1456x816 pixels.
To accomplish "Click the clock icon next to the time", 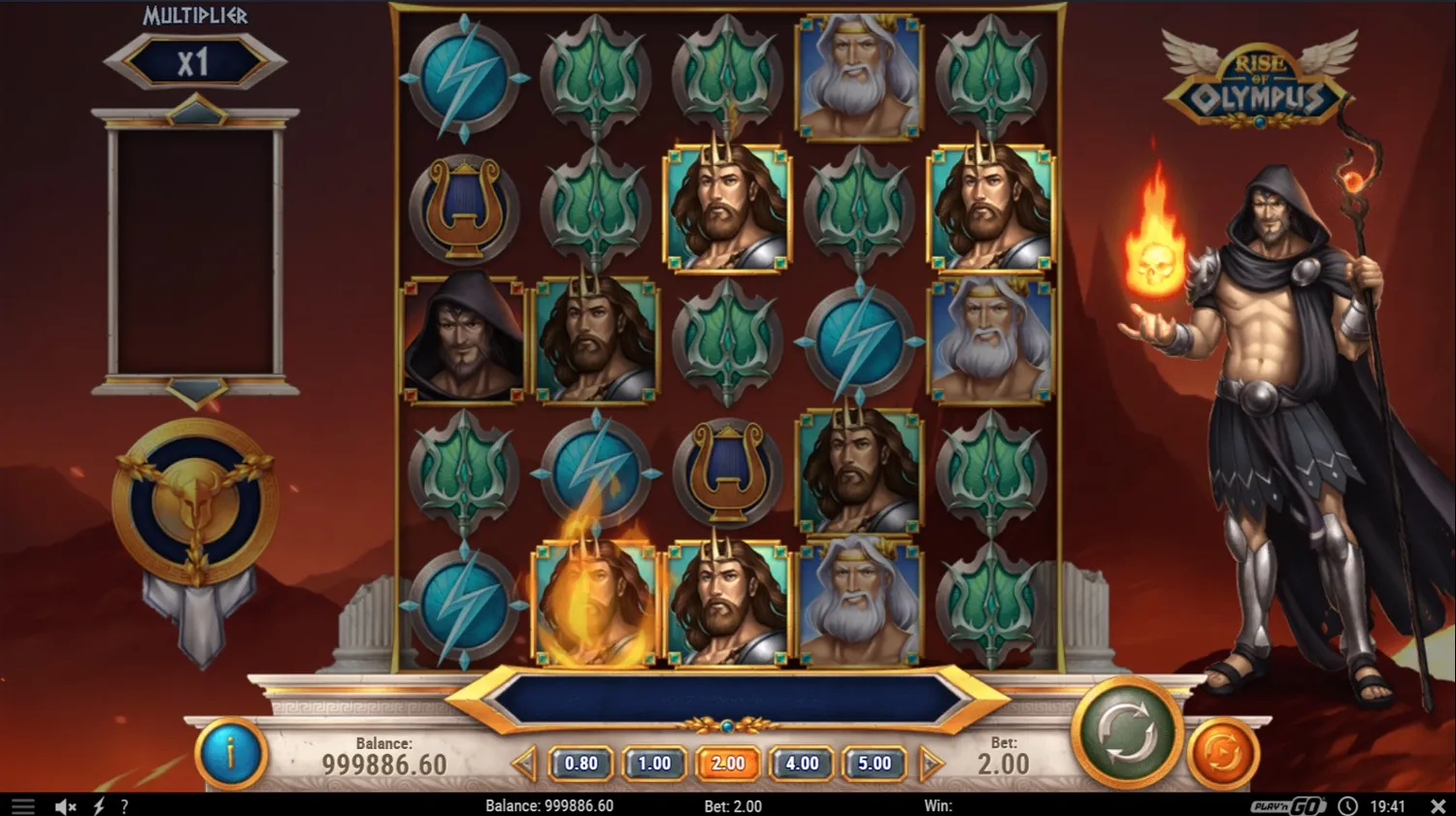I will click(x=1346, y=805).
